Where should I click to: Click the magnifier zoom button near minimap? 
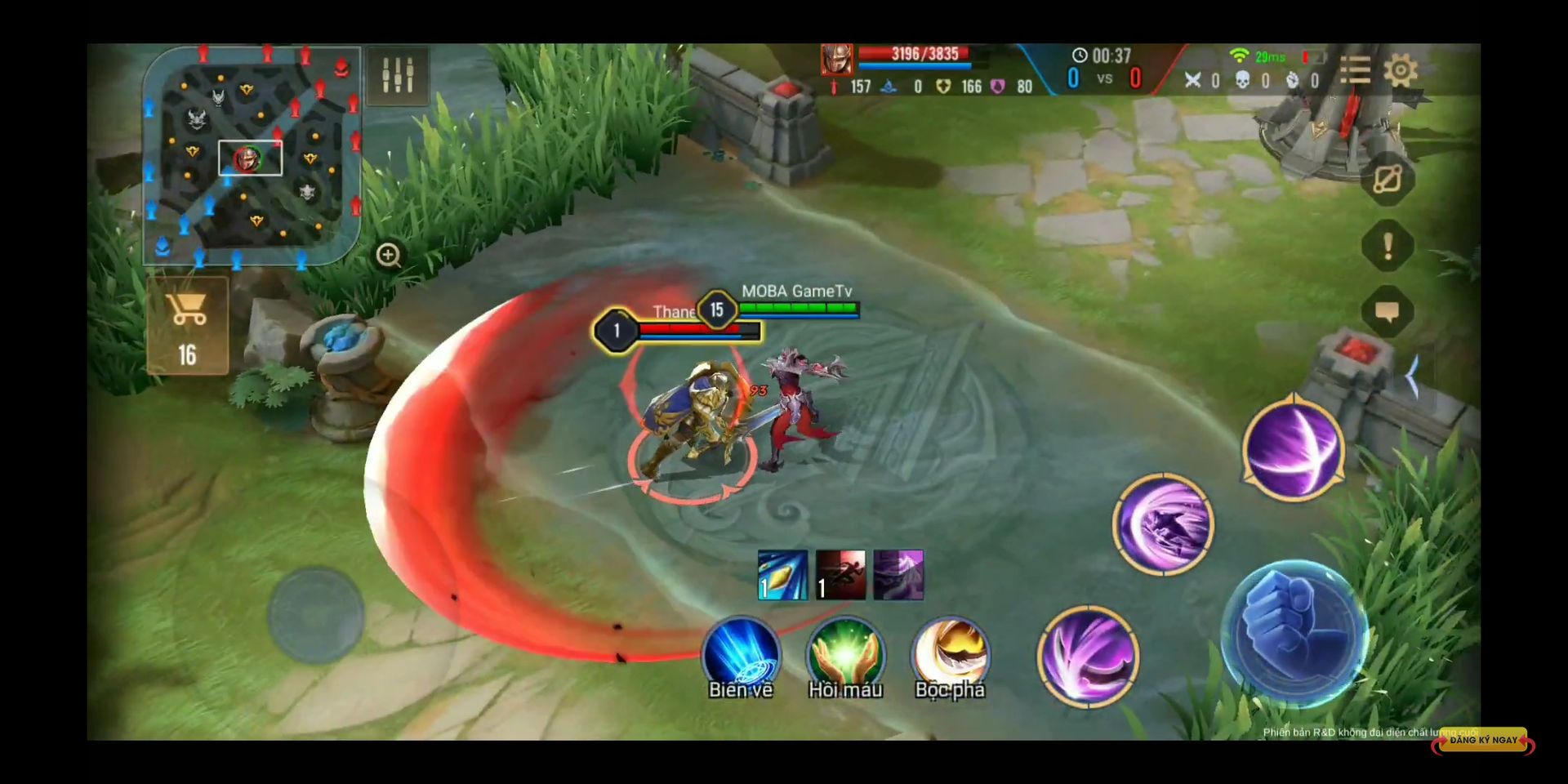[389, 256]
